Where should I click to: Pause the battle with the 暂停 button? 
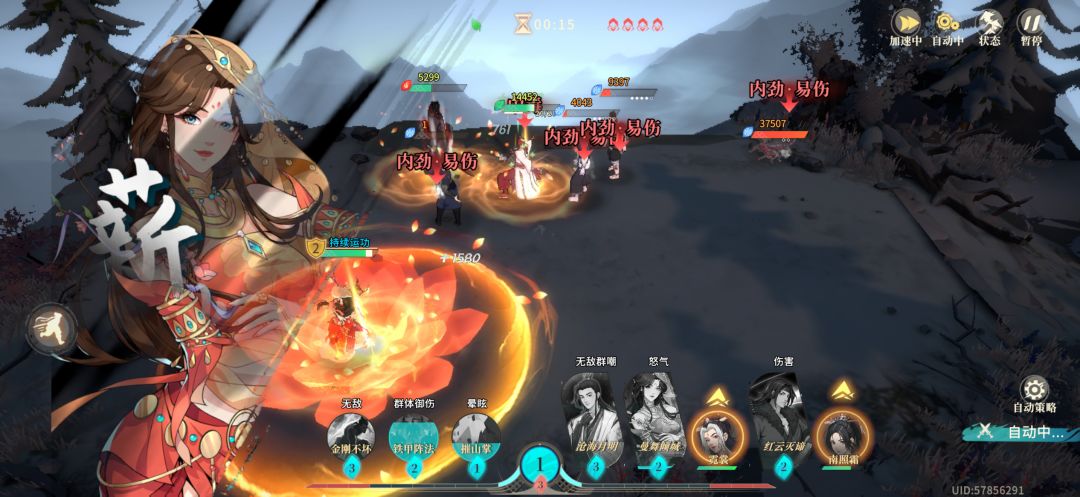[x=1031, y=24]
